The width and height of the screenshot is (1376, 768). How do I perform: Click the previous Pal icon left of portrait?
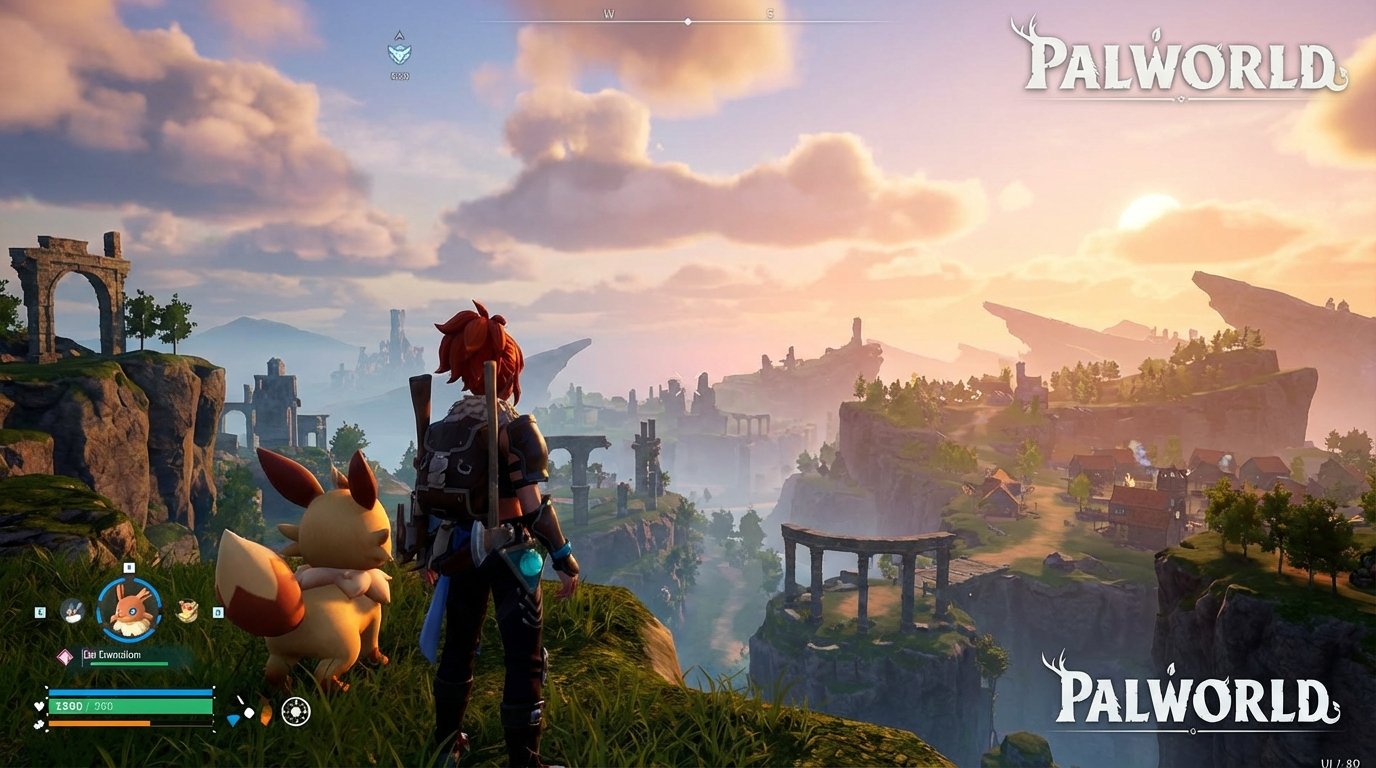71,611
